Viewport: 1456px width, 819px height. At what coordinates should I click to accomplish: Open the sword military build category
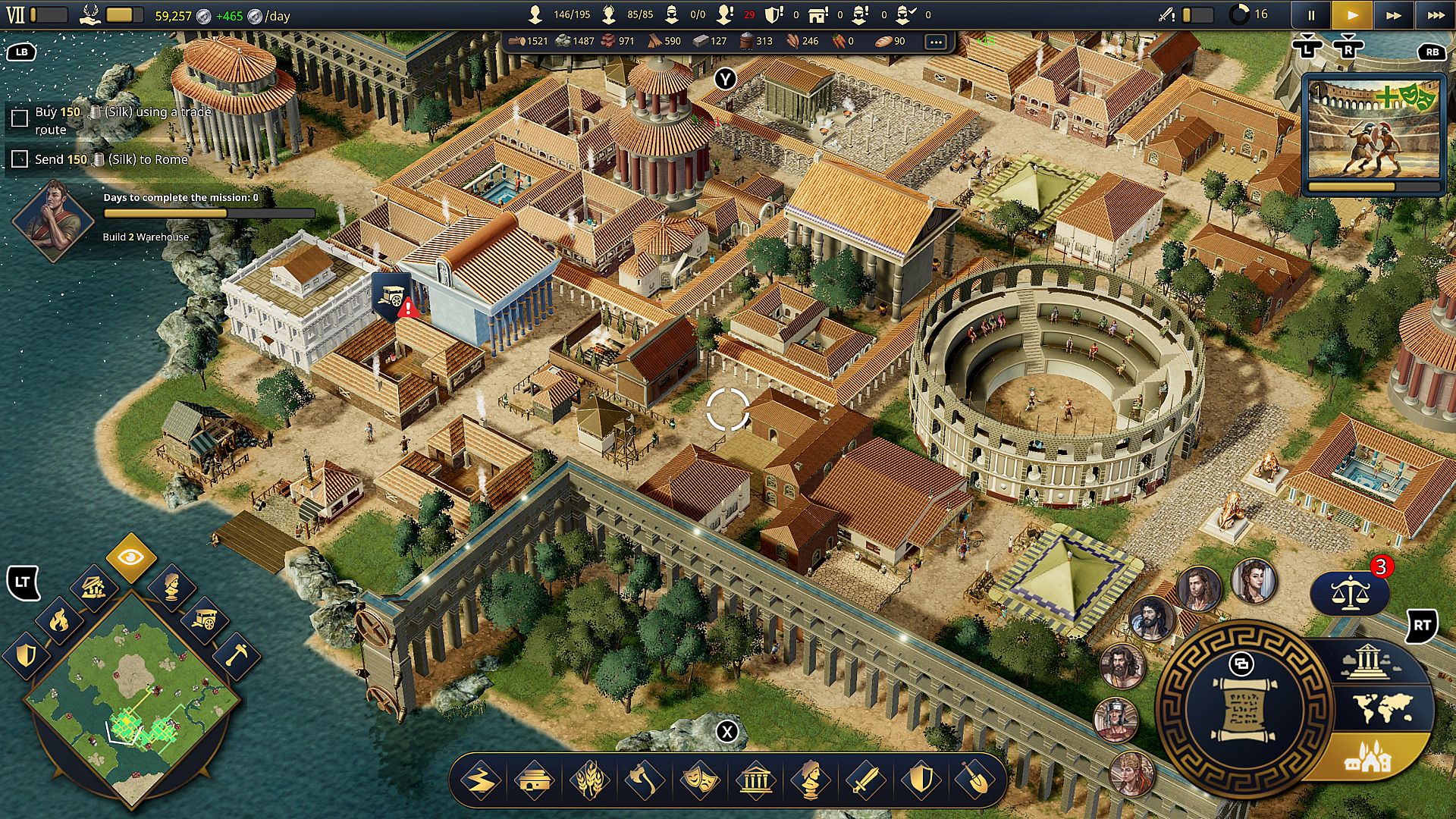[x=865, y=780]
